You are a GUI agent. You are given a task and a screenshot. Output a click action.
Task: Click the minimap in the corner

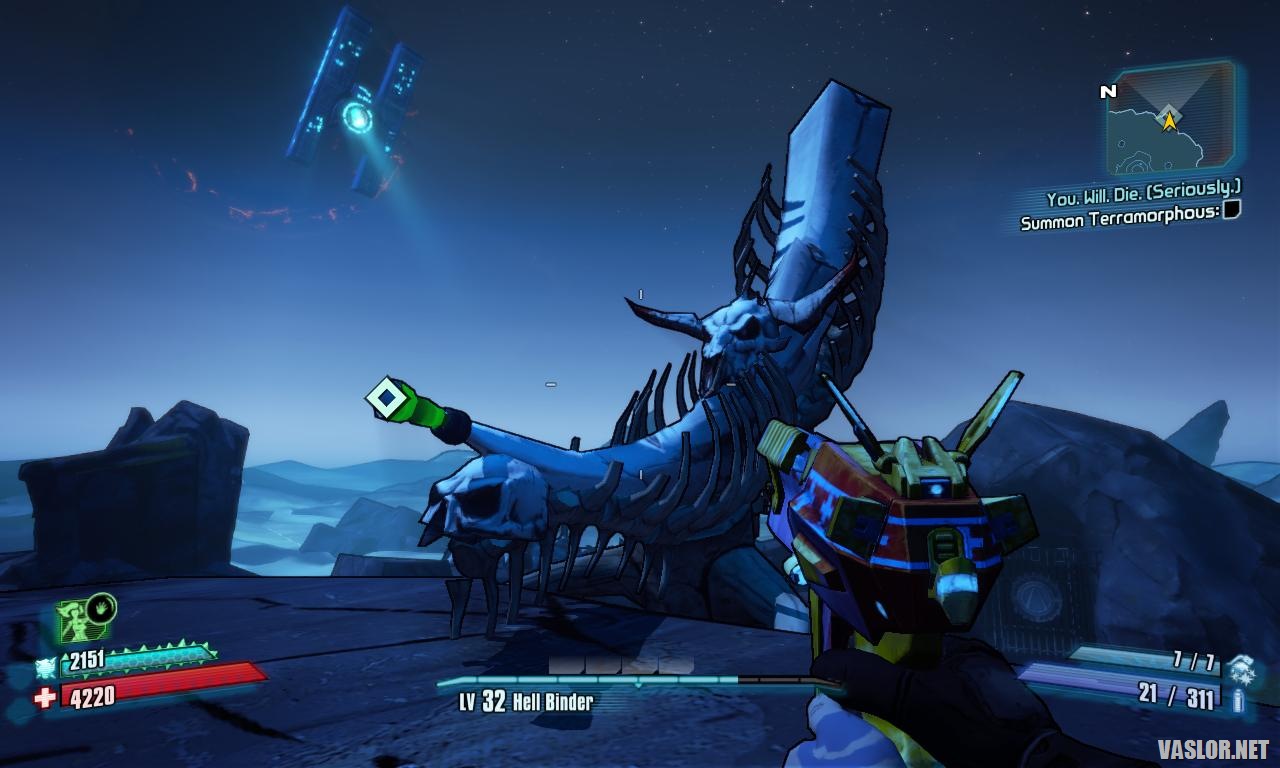[1170, 118]
